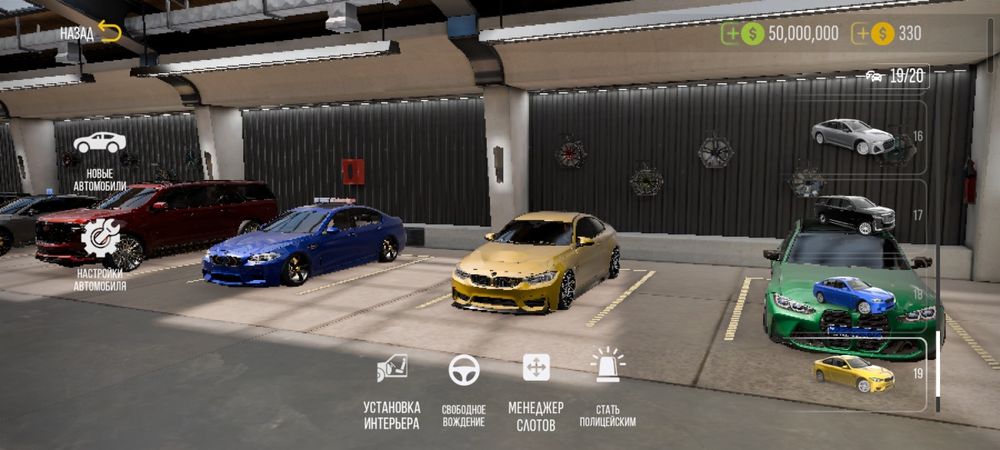
Task: Select yellow car in slot 19
Action: pyautogui.click(x=853, y=373)
